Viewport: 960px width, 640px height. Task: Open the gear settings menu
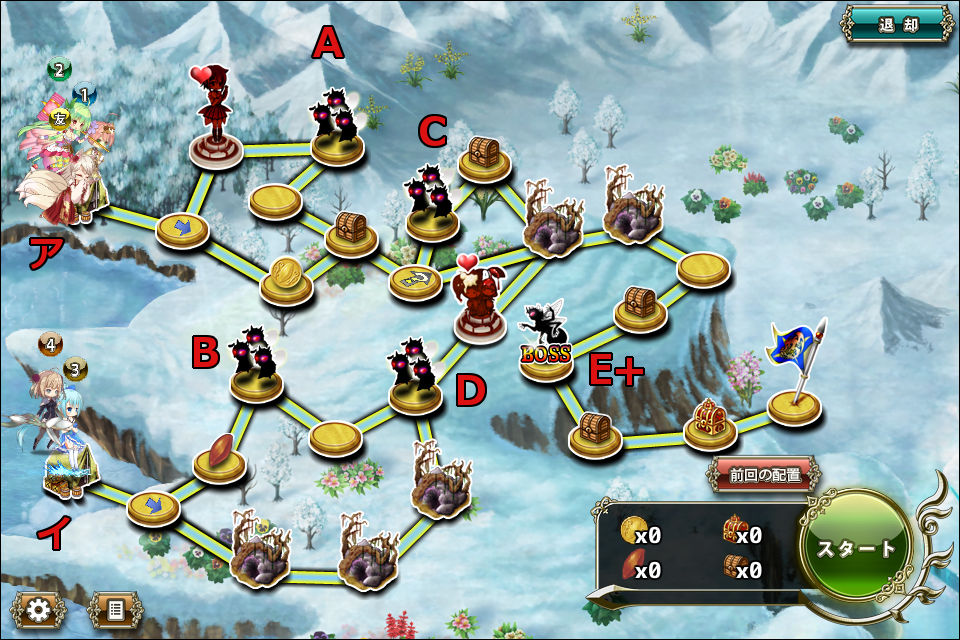pos(39,609)
